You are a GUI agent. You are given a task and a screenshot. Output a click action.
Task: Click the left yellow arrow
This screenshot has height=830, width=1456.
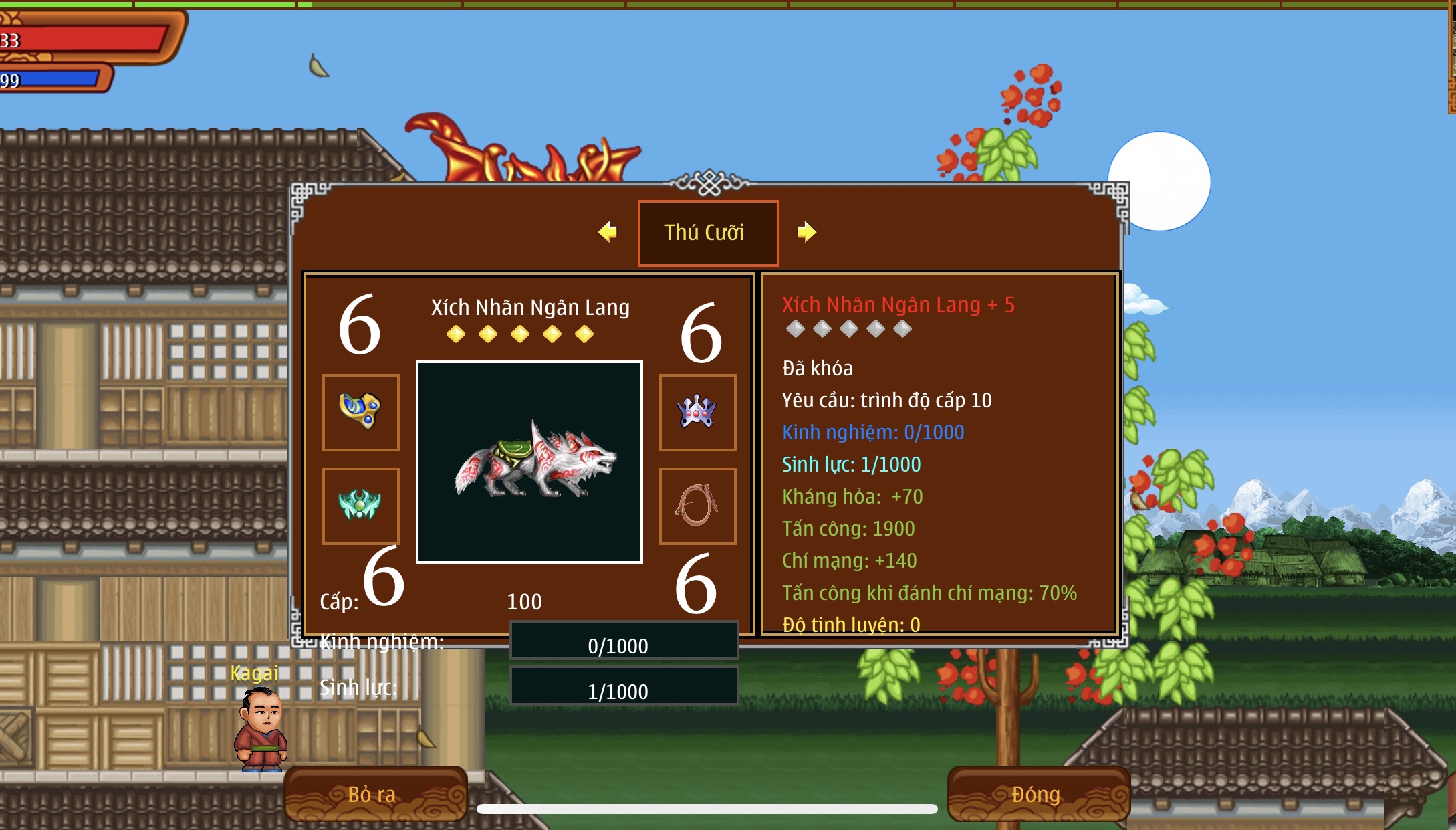coord(608,232)
